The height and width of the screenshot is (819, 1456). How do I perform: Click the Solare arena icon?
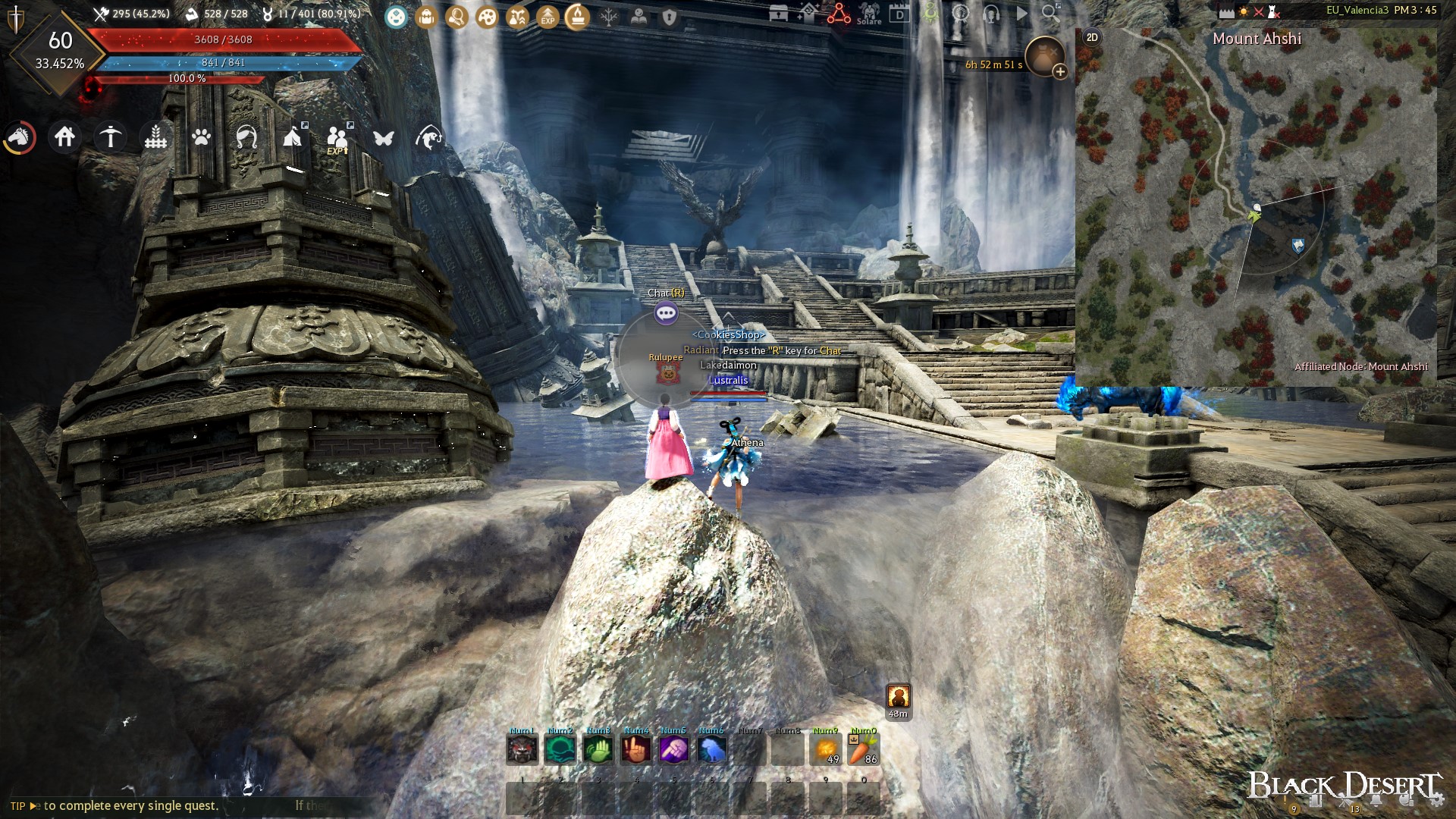[869, 14]
